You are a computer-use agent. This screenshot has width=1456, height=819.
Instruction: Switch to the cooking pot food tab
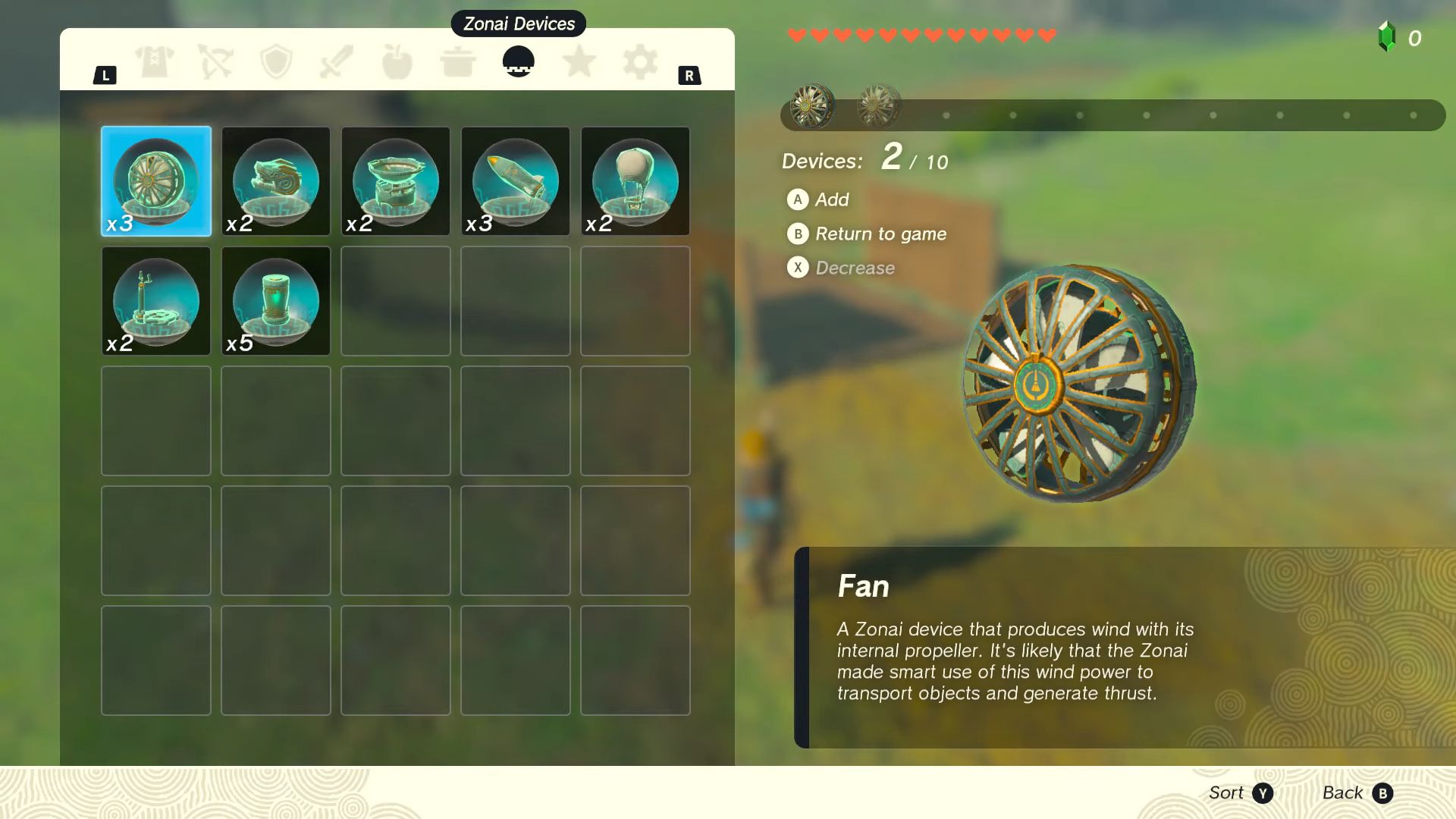click(457, 62)
